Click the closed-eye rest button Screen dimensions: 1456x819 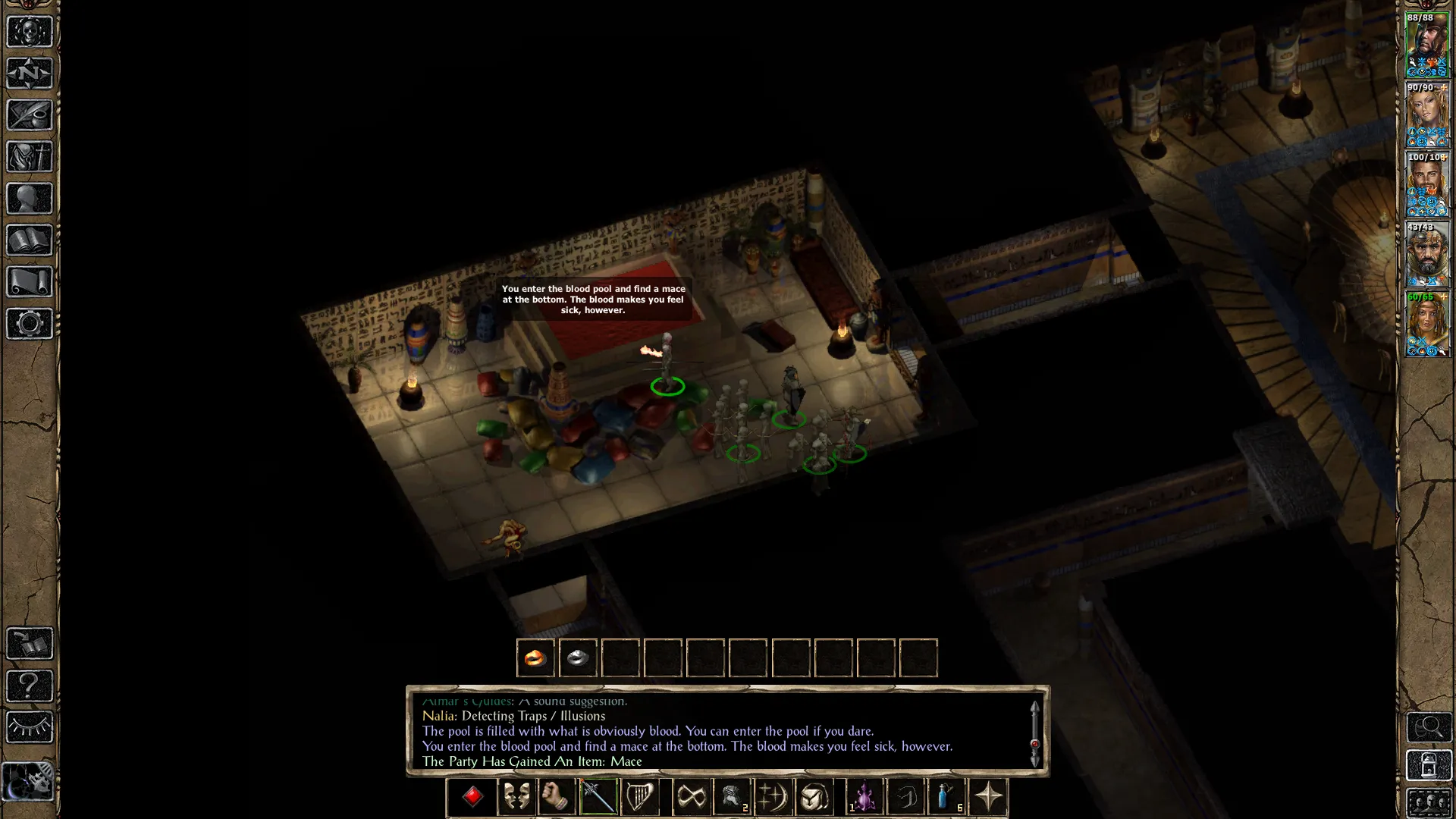click(30, 728)
